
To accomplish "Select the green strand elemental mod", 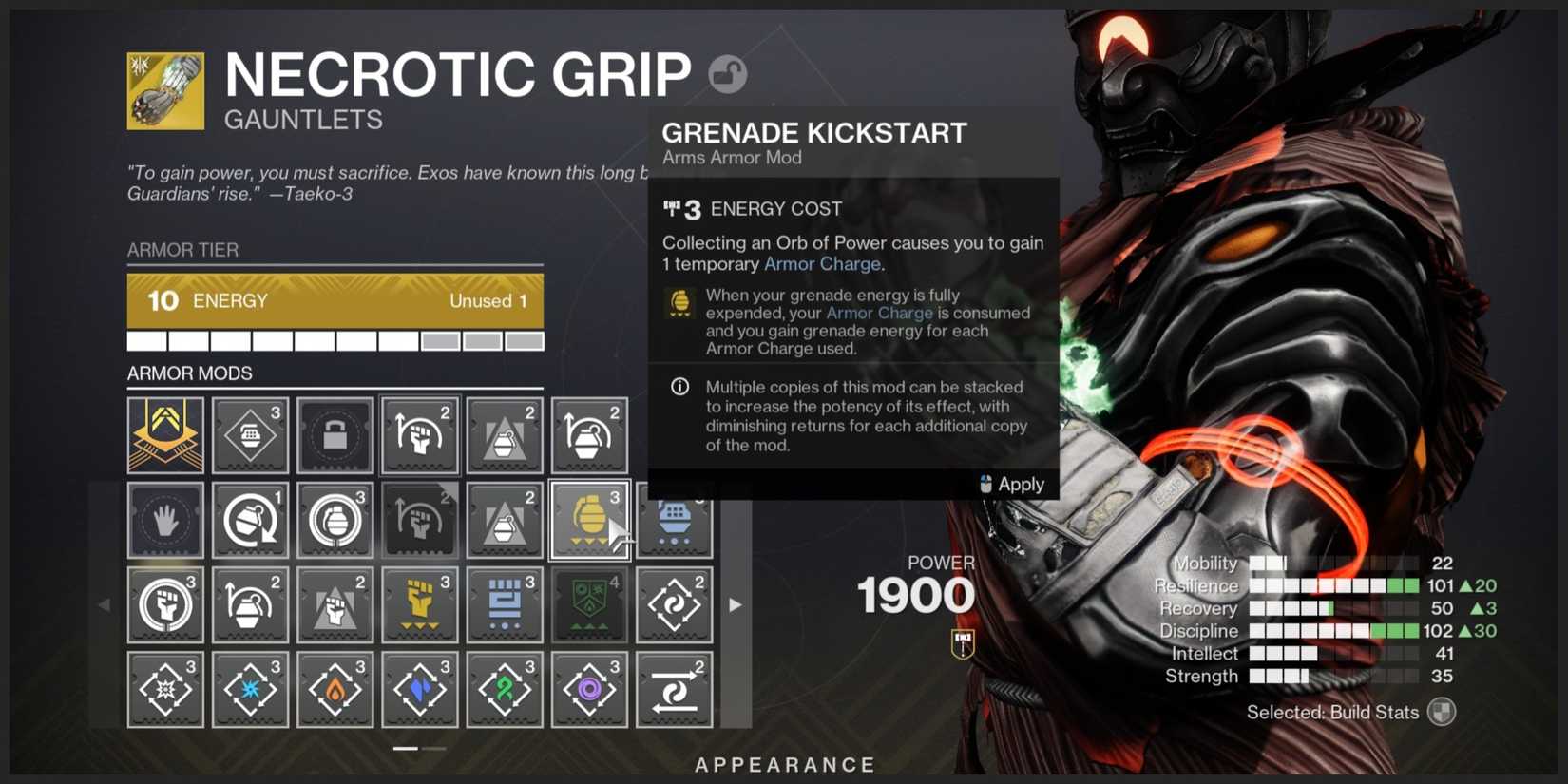I will point(505,689).
